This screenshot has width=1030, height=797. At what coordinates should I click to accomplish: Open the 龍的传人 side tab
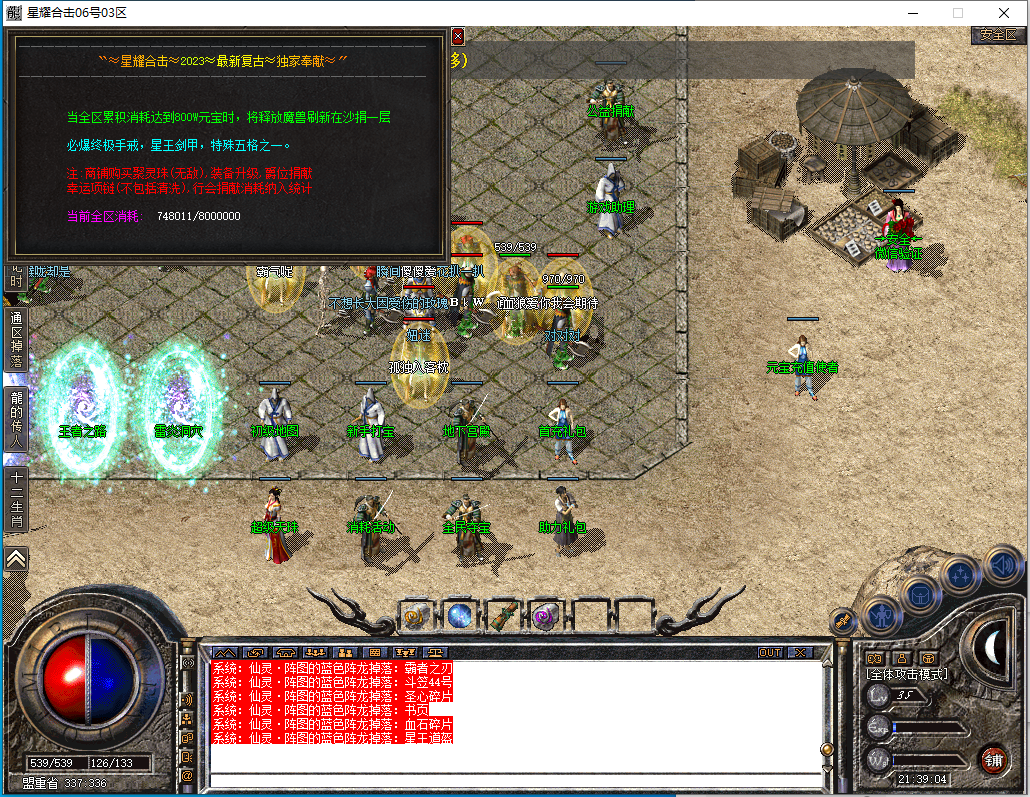coord(16,411)
